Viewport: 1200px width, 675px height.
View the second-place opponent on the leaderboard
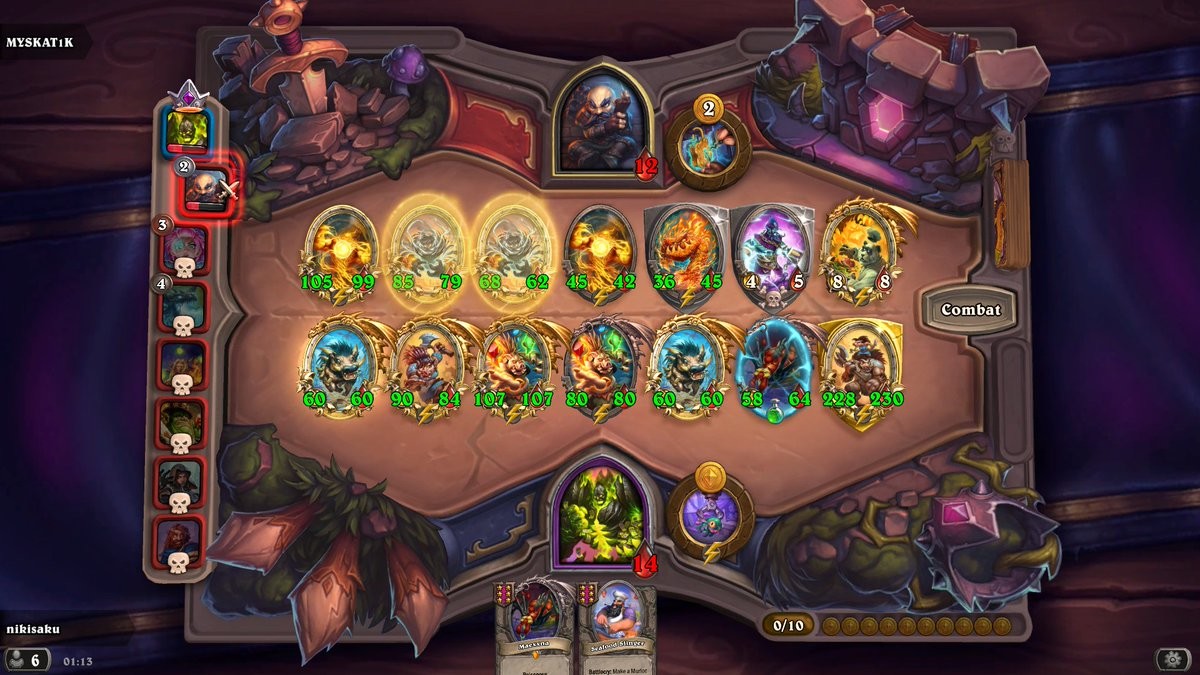pos(207,185)
